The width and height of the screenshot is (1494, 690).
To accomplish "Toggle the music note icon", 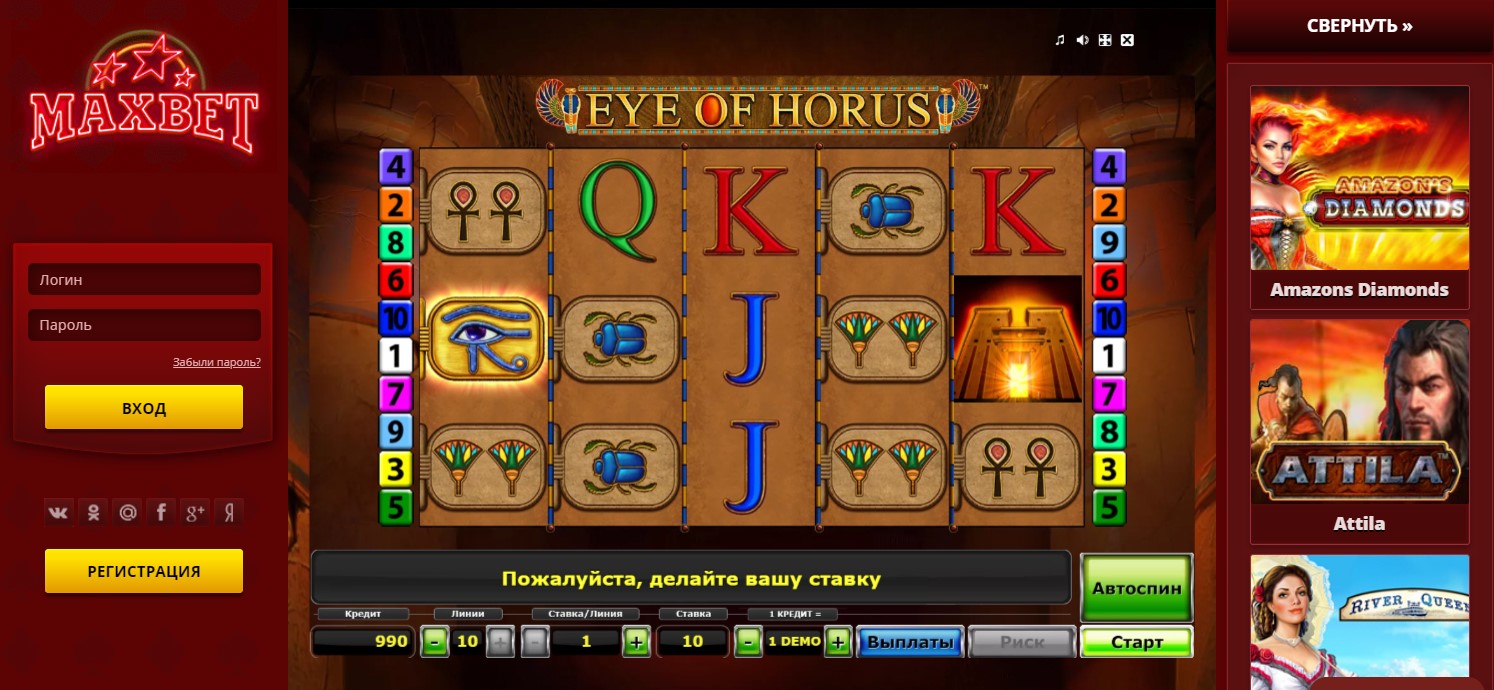I will pos(1060,40).
